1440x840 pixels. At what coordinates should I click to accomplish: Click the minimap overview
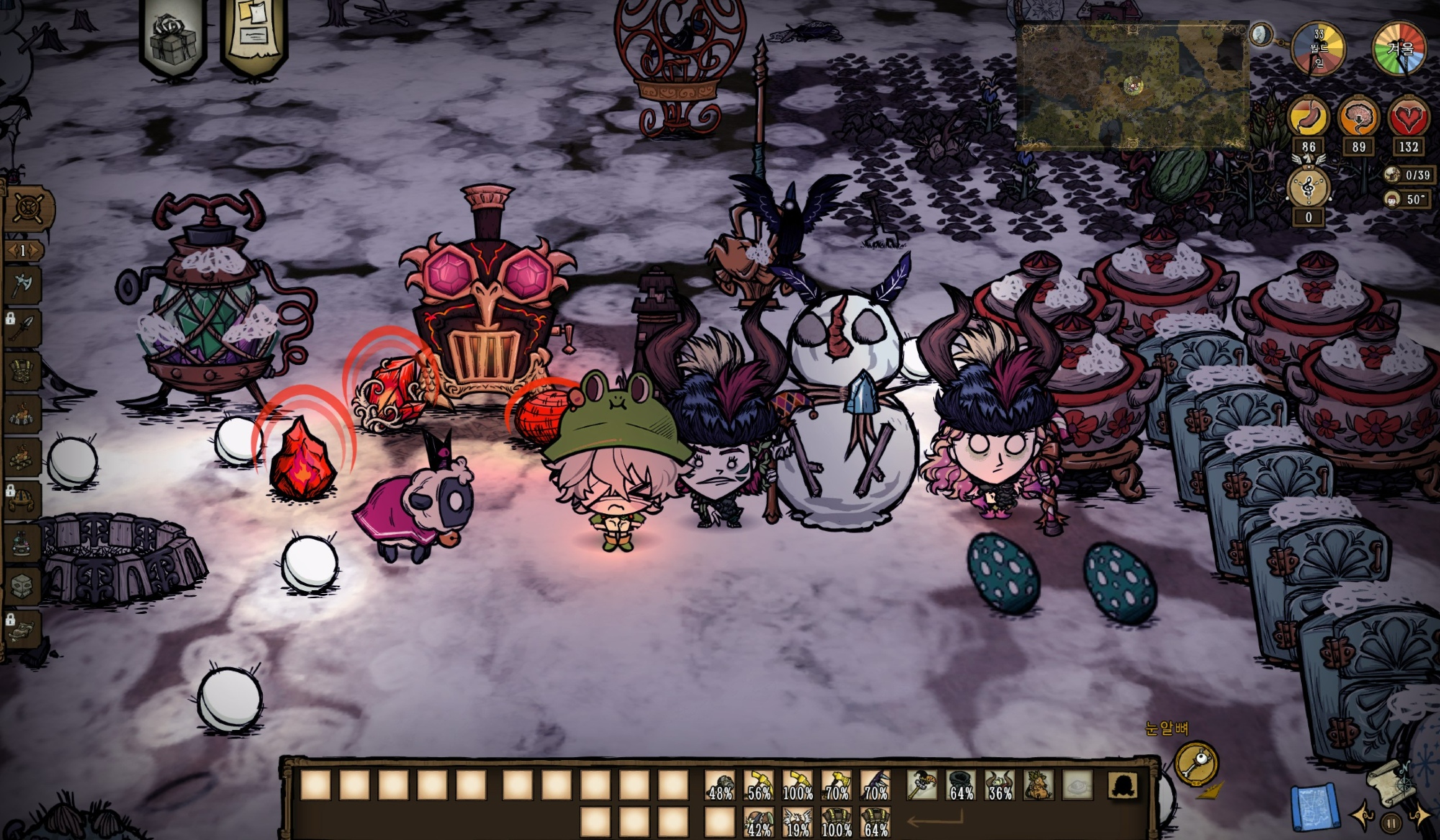tap(1132, 86)
